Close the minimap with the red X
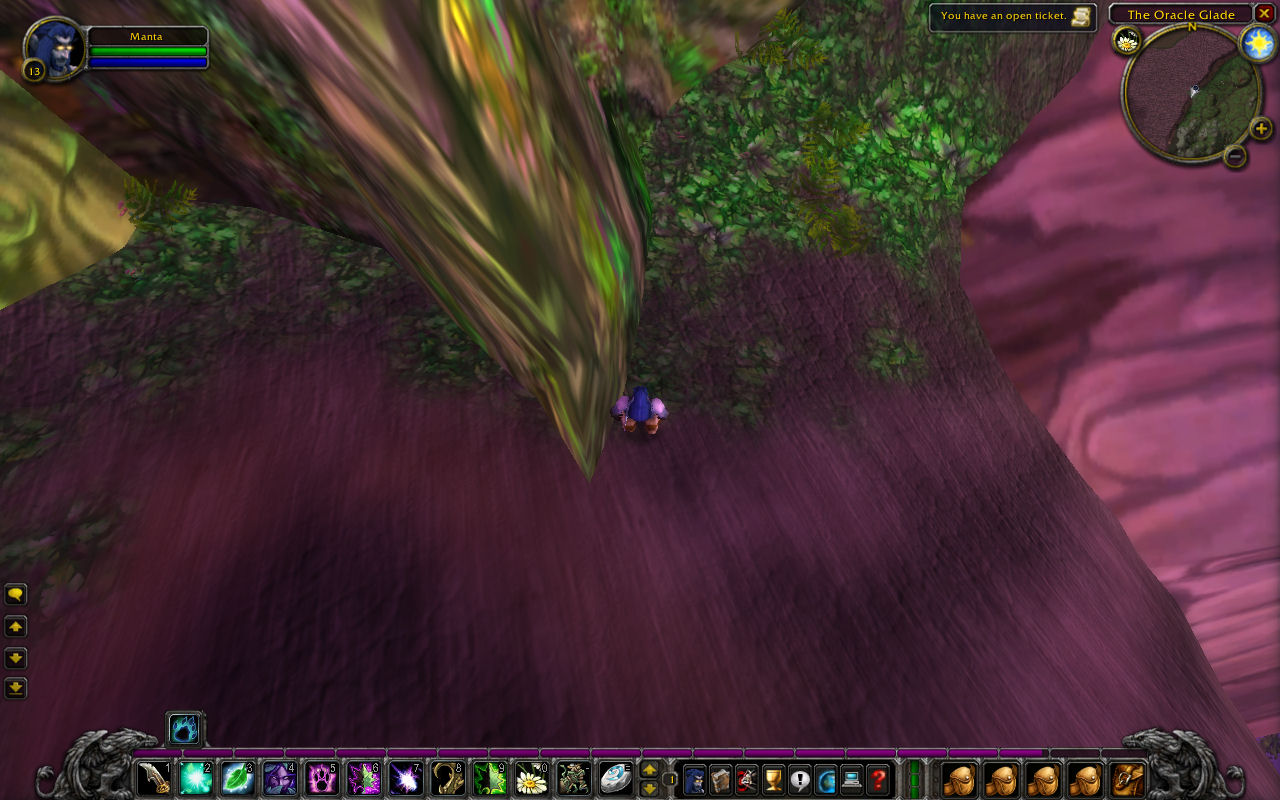The width and height of the screenshot is (1280, 800). tap(1264, 14)
